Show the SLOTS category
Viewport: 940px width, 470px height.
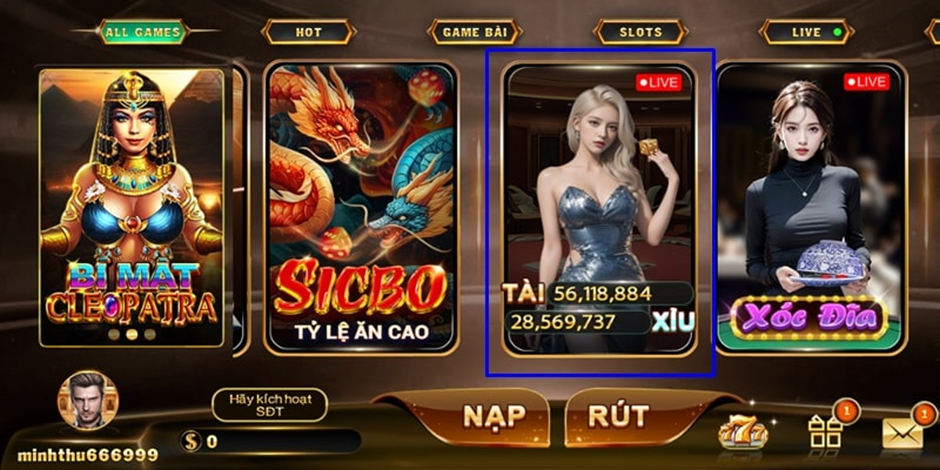tap(640, 32)
